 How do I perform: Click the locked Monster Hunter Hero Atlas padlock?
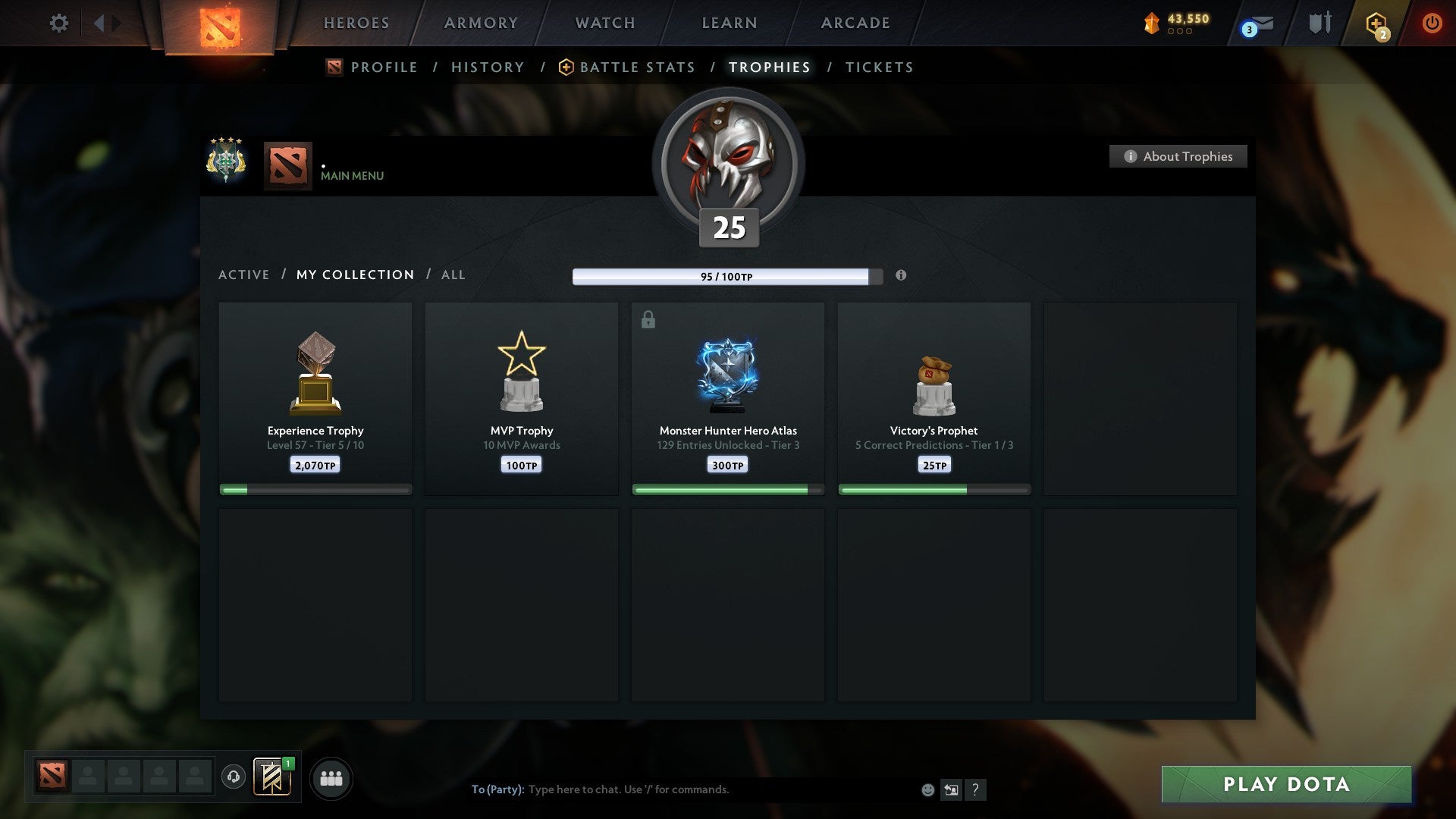click(x=647, y=320)
